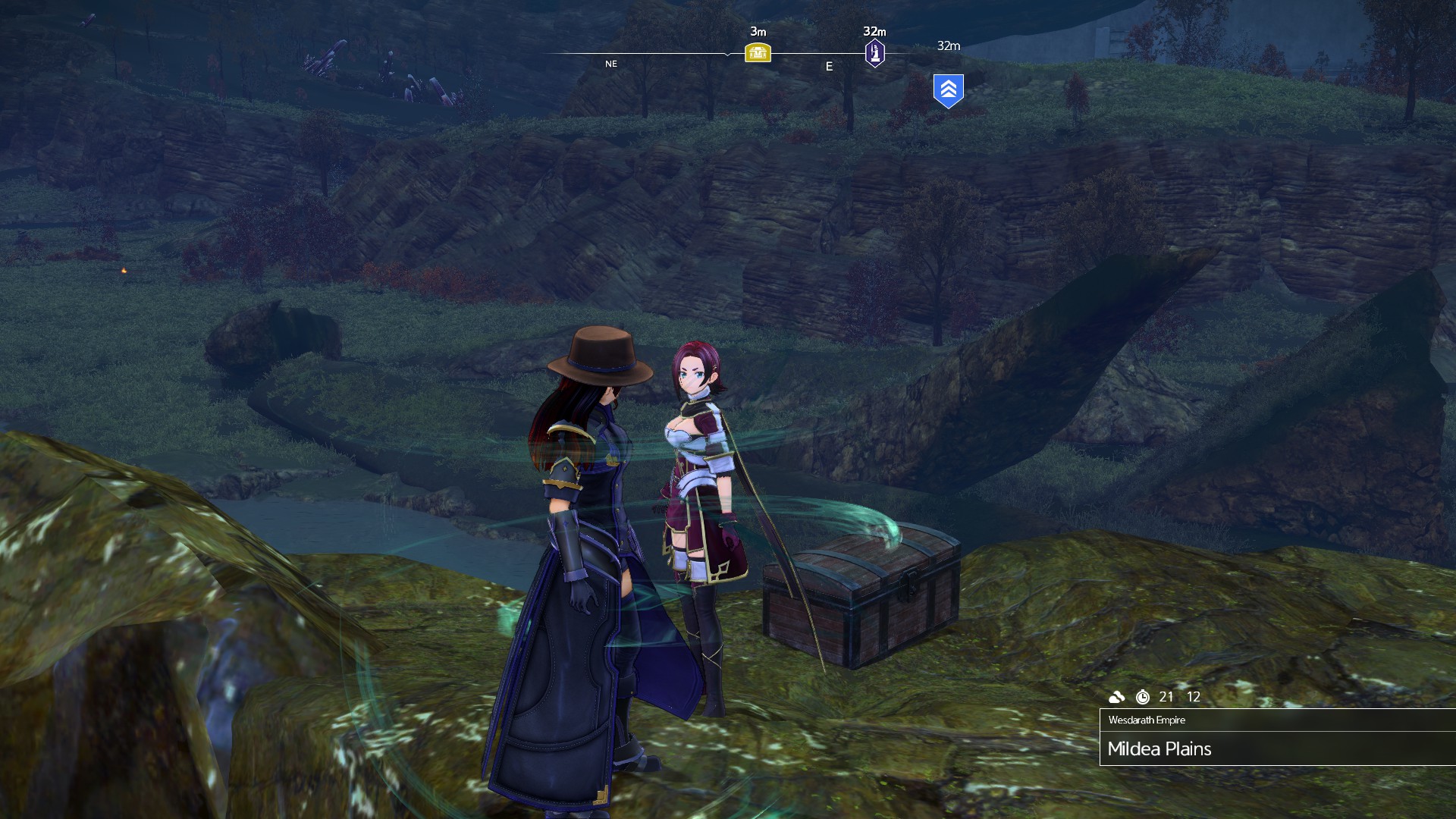Image resolution: width=1456 pixels, height=819 pixels.
Task: Click the yellow treasure chest marker on compass
Action: [758, 52]
